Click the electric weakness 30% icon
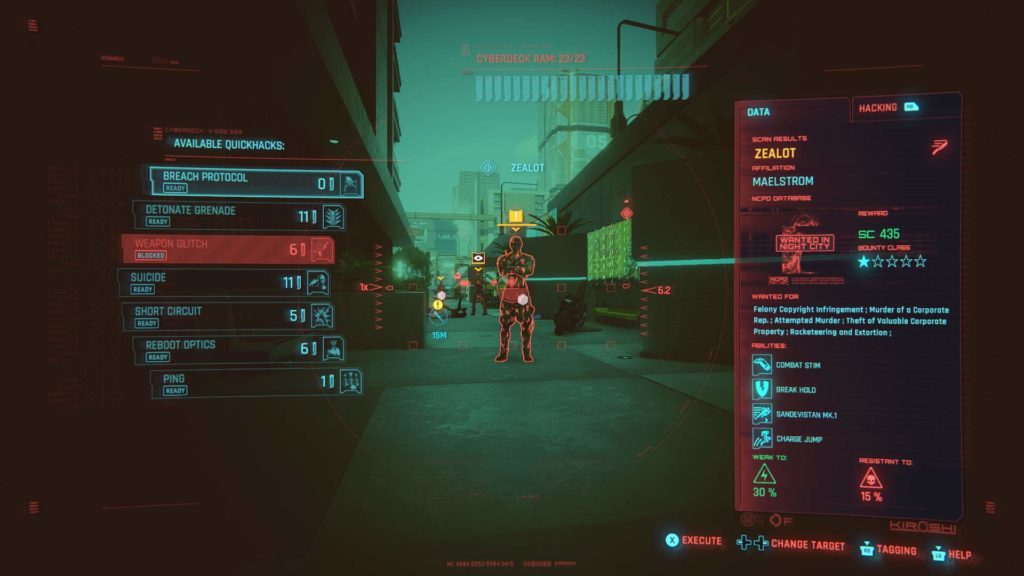Screen dimensions: 1024x576 765,474
